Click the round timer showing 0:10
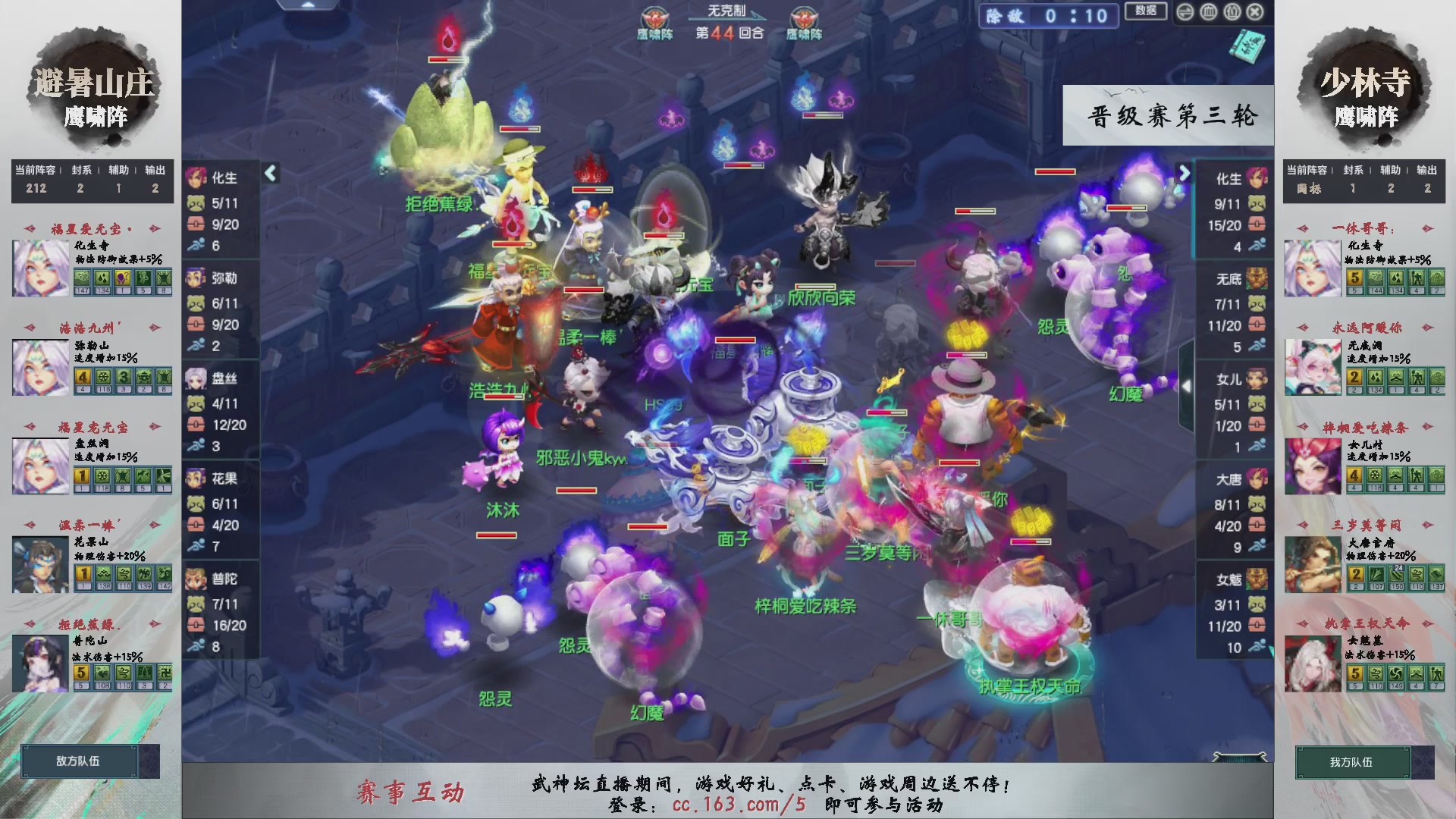This screenshot has width=1456, height=819. pyautogui.click(x=1077, y=17)
